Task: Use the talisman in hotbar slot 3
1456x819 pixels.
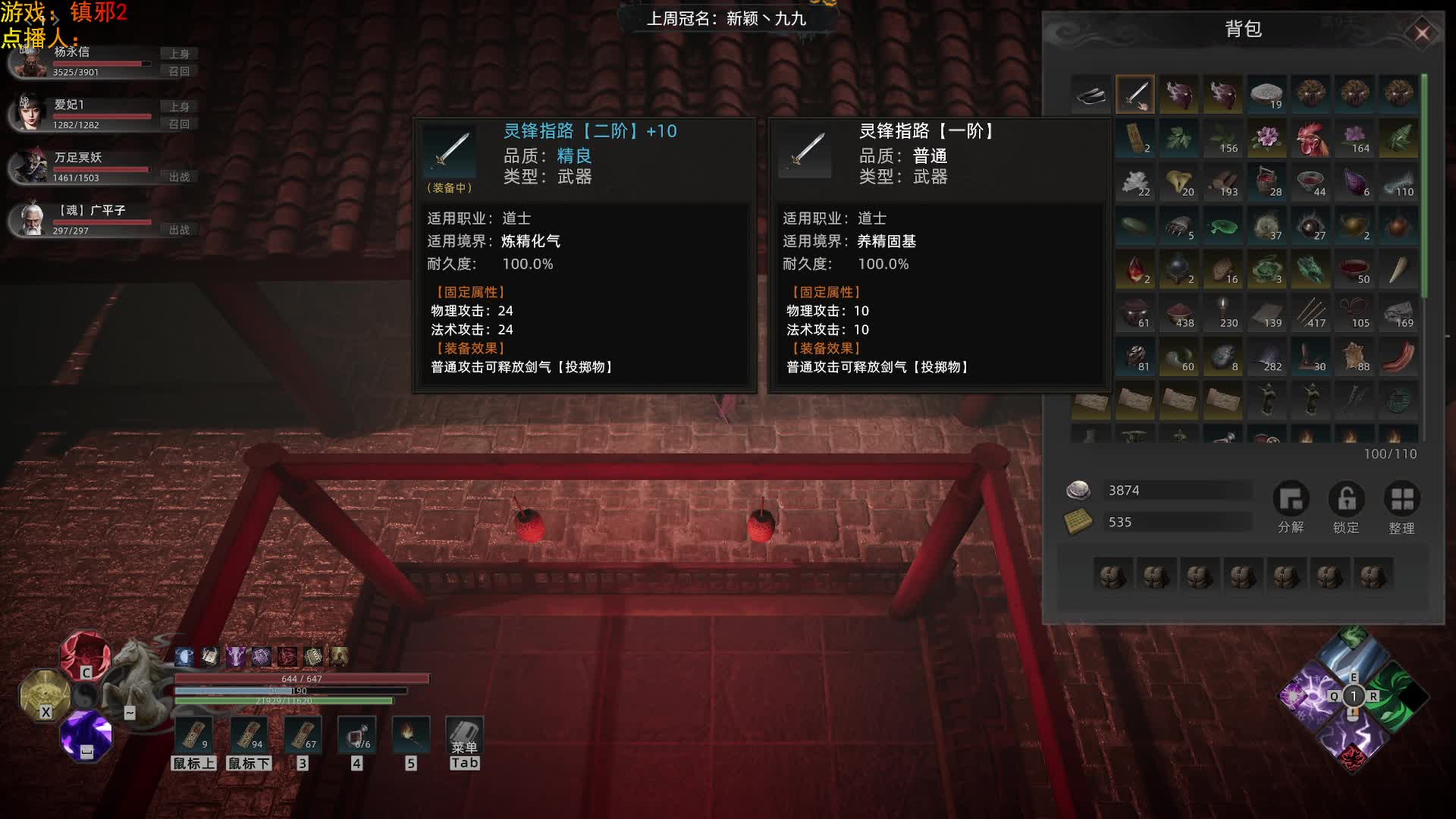Action: coord(302,736)
